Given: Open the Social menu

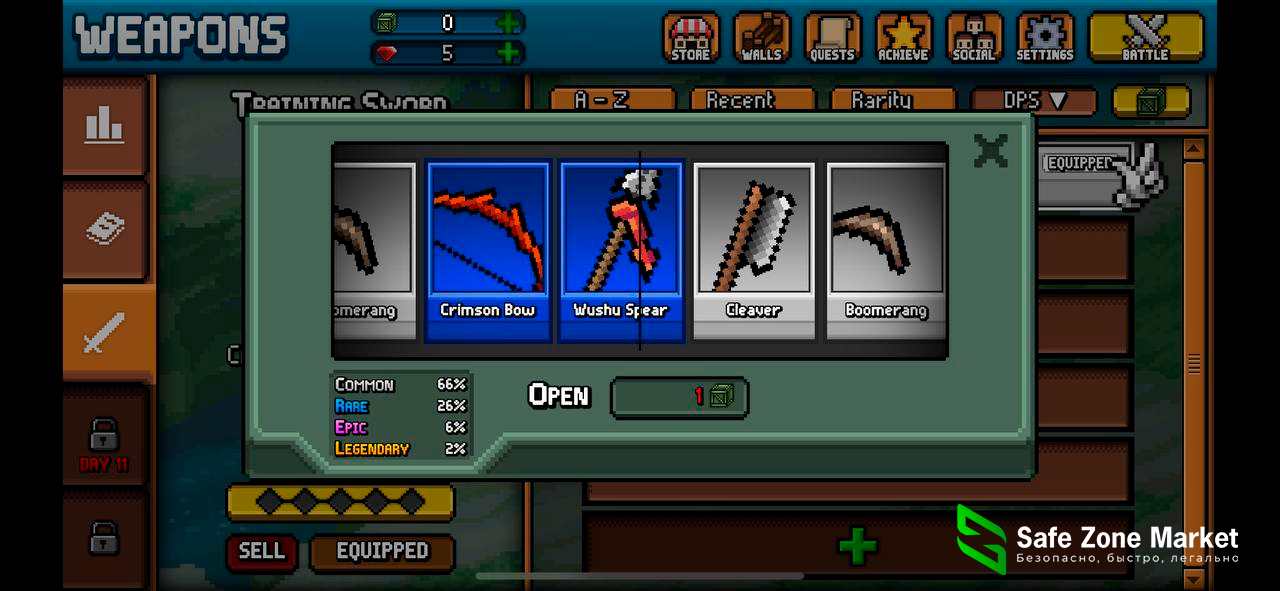Looking at the screenshot, I should (974, 38).
